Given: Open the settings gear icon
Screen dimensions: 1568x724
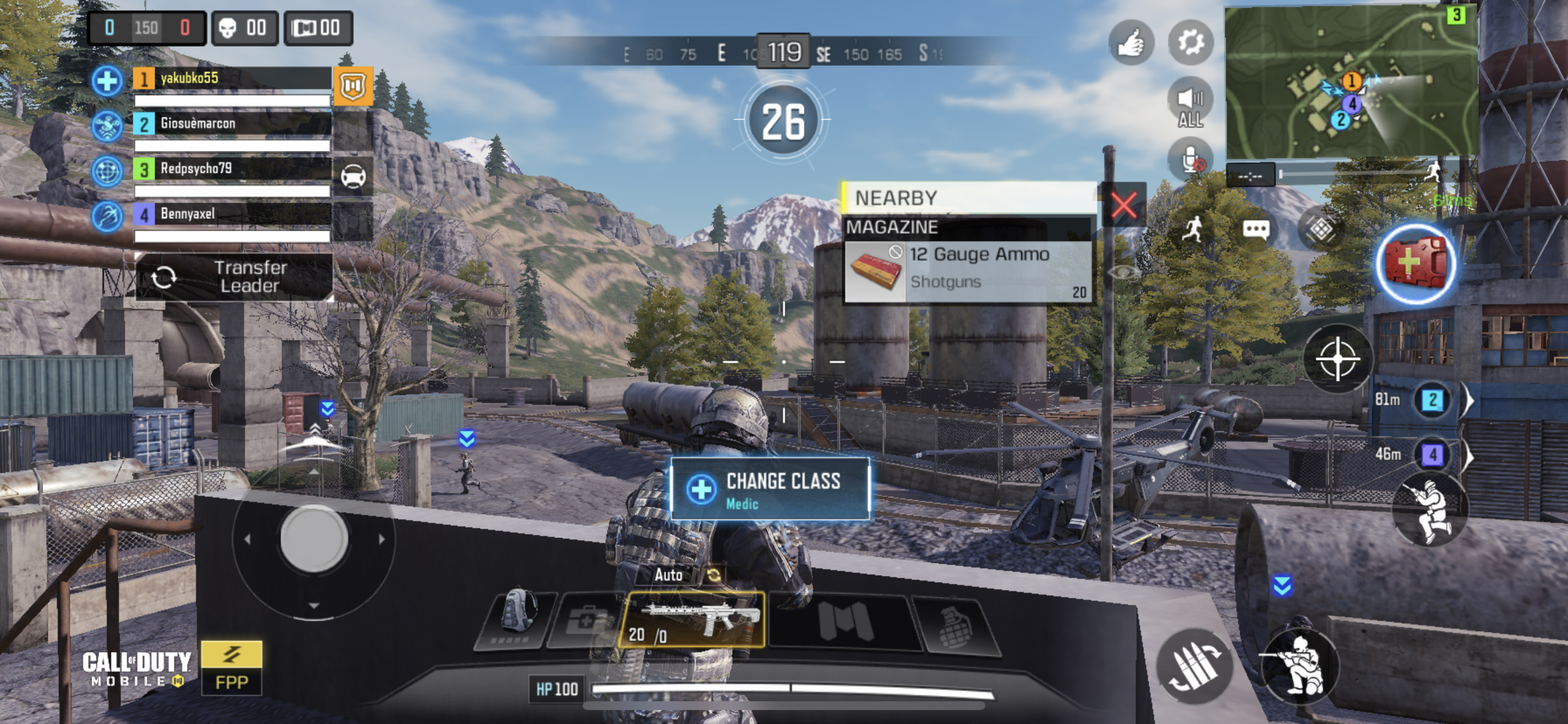Looking at the screenshot, I should coord(1191,43).
